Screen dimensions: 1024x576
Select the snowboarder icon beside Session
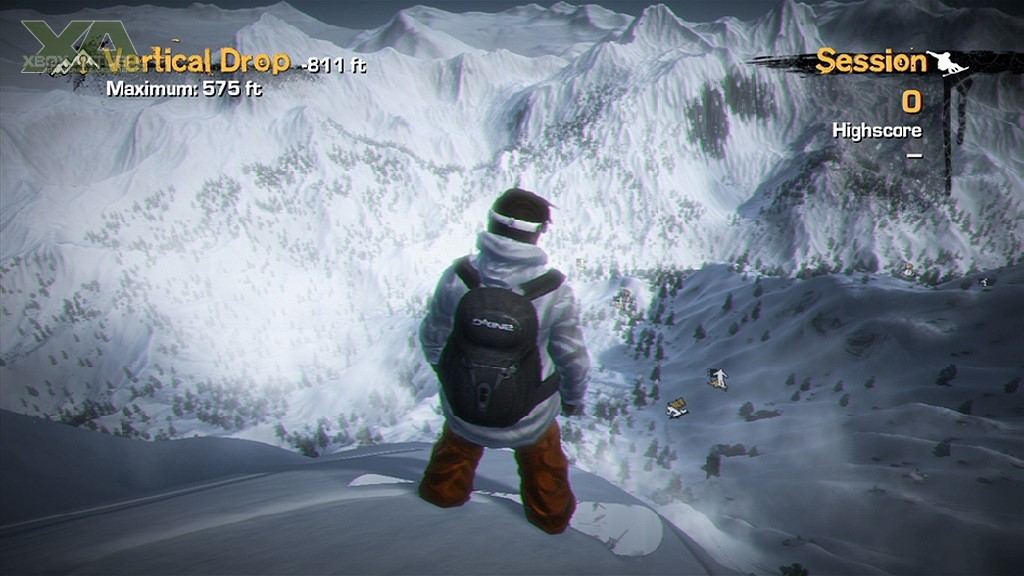click(x=948, y=62)
